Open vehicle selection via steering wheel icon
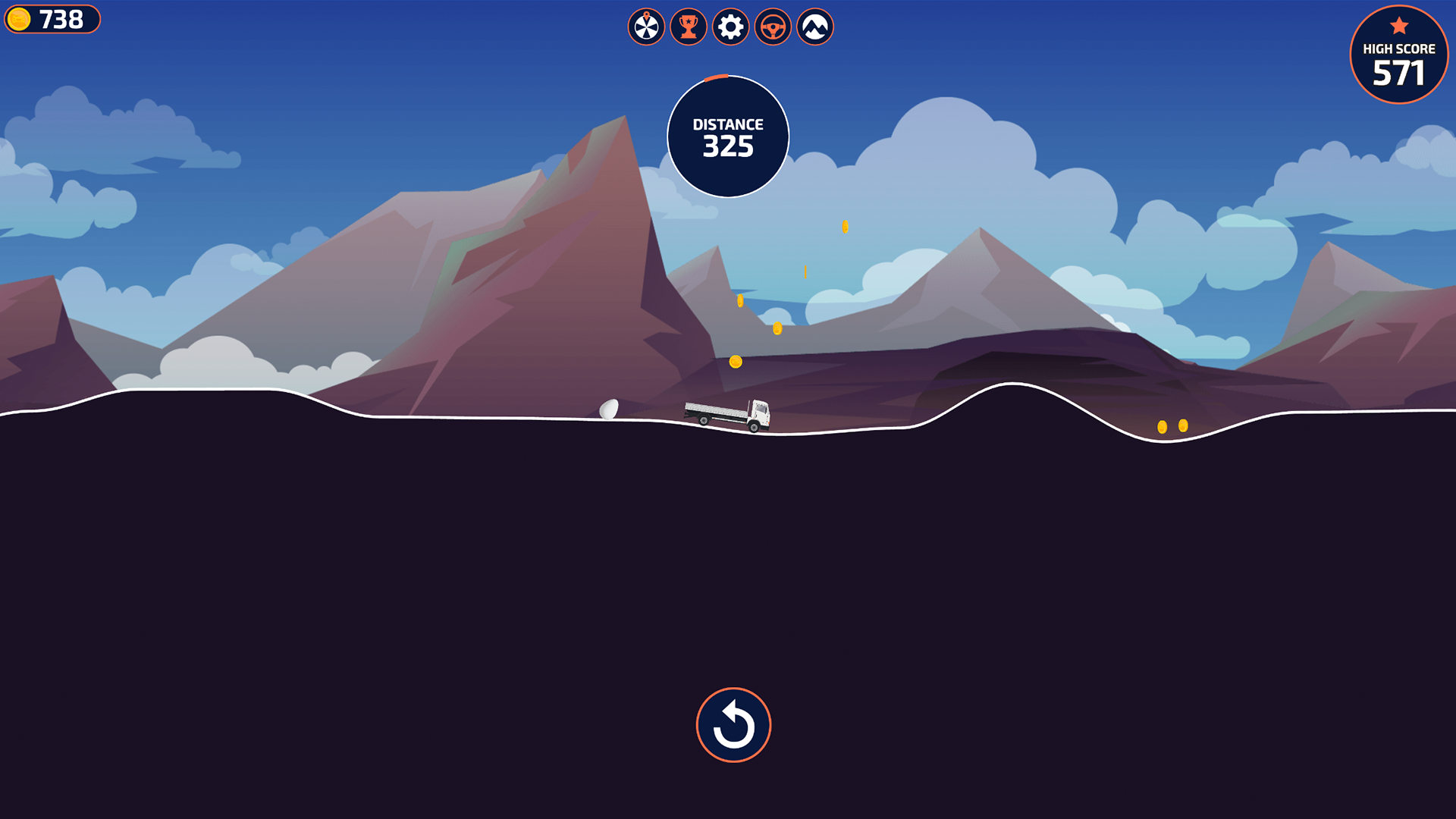 point(772,27)
